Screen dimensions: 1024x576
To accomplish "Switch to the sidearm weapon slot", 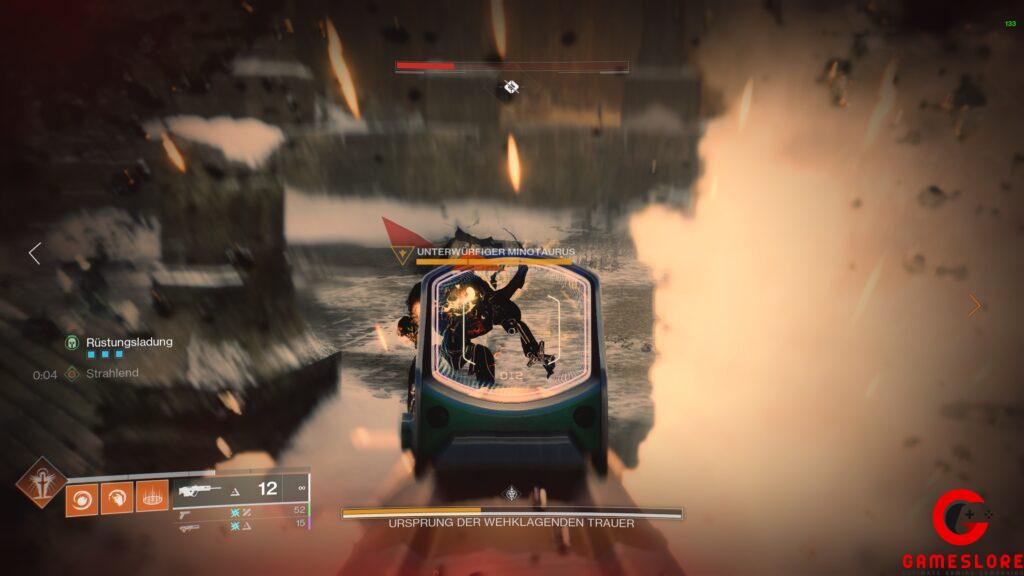I will 189,511.
